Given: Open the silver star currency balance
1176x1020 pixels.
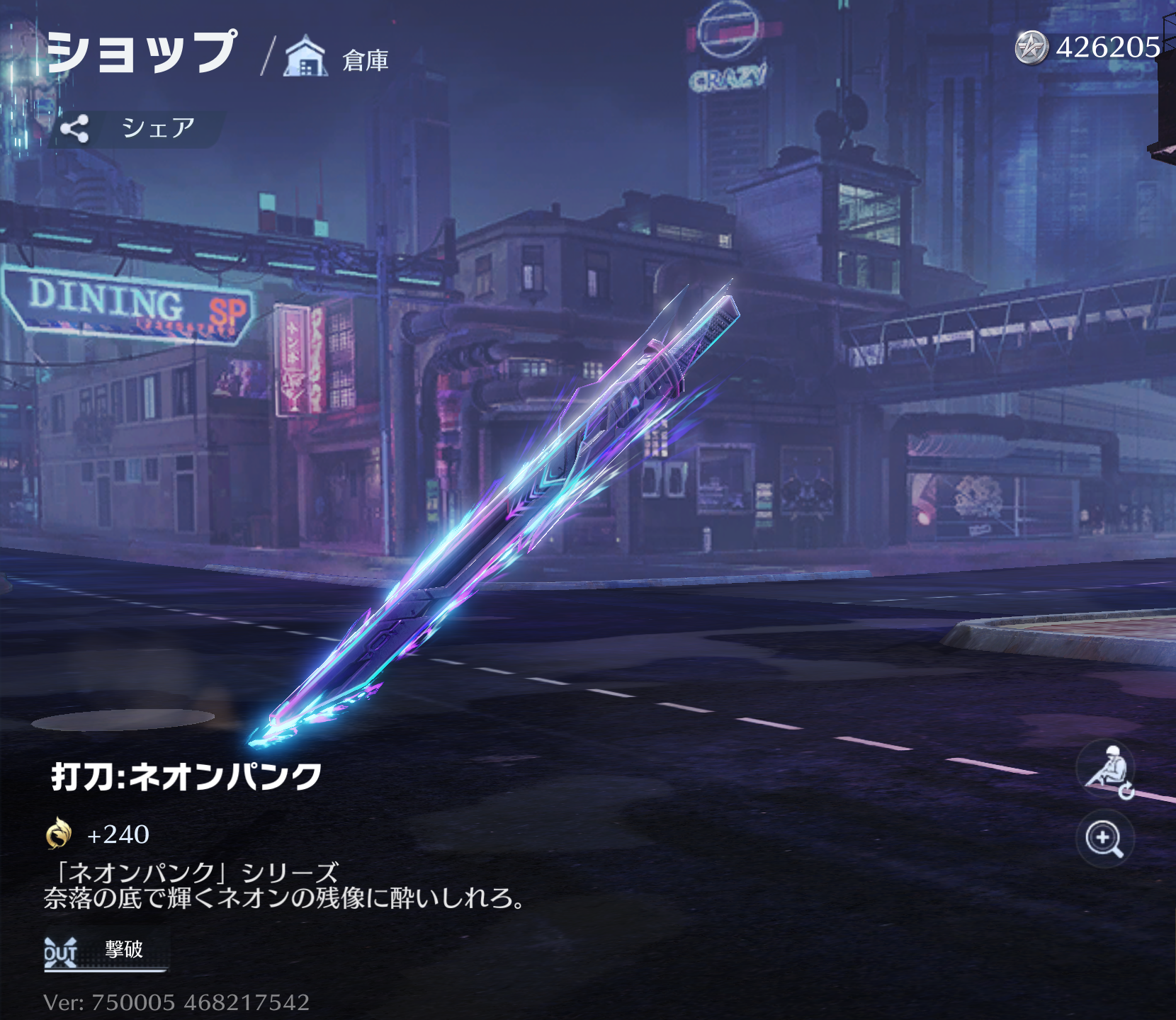Looking at the screenshot, I should (1087, 47).
